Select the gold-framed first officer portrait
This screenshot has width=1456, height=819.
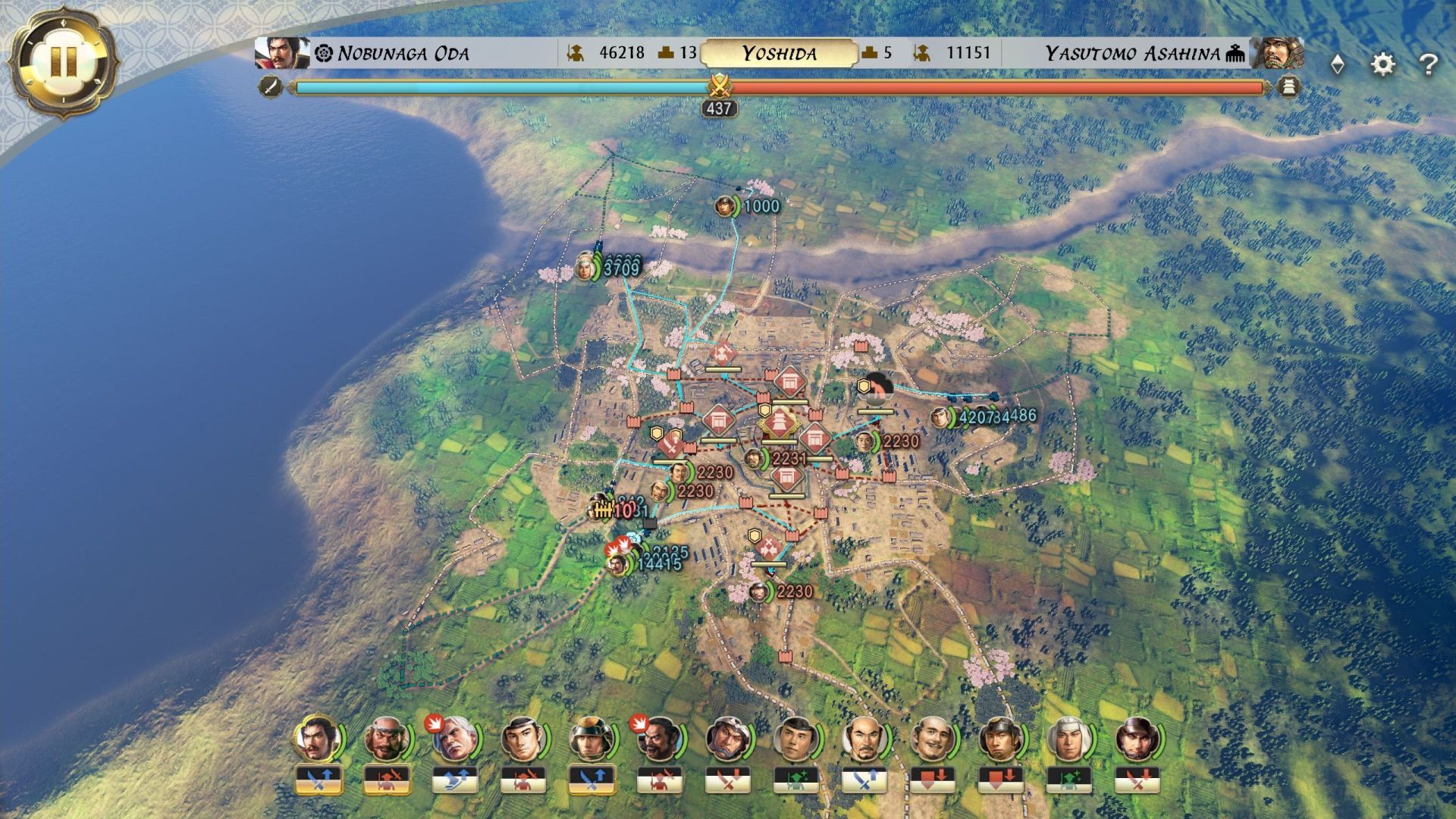click(318, 739)
